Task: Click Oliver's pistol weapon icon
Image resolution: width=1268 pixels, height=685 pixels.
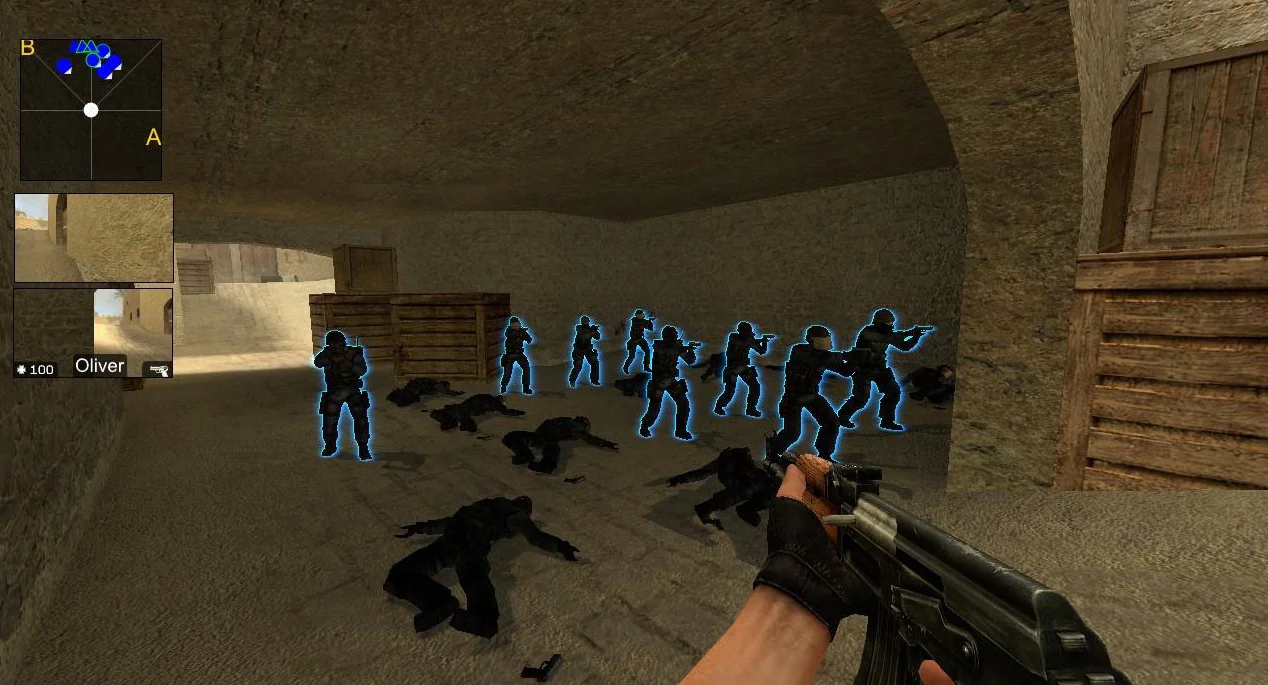Action: point(158,370)
